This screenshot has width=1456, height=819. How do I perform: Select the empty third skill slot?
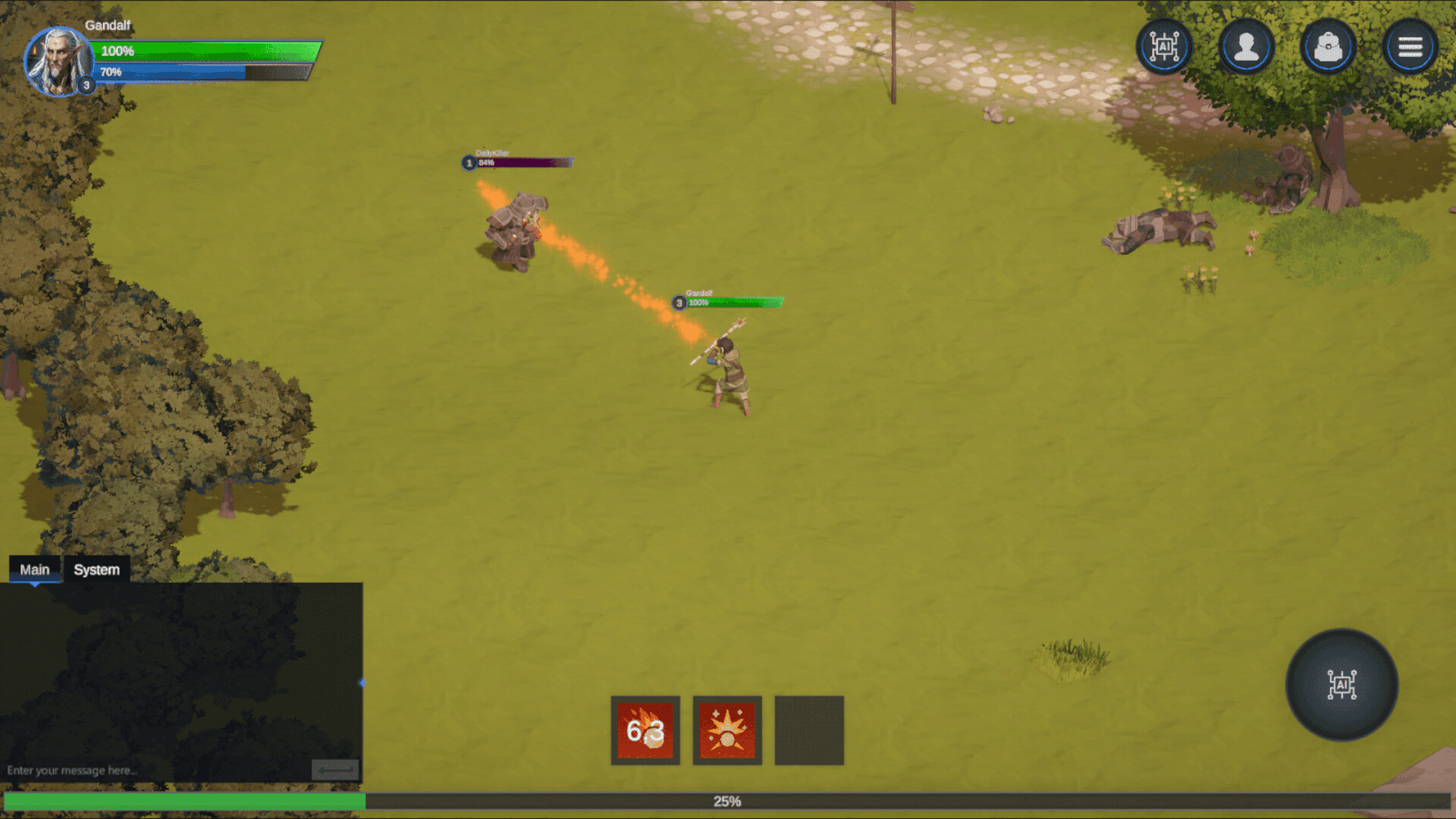point(808,732)
